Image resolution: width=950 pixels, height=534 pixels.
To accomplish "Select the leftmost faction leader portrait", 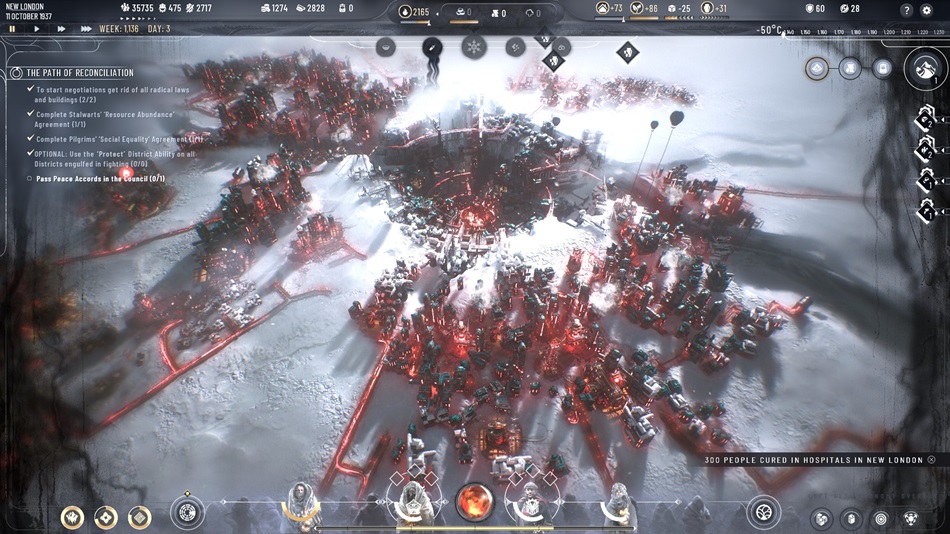I will click(x=302, y=502).
